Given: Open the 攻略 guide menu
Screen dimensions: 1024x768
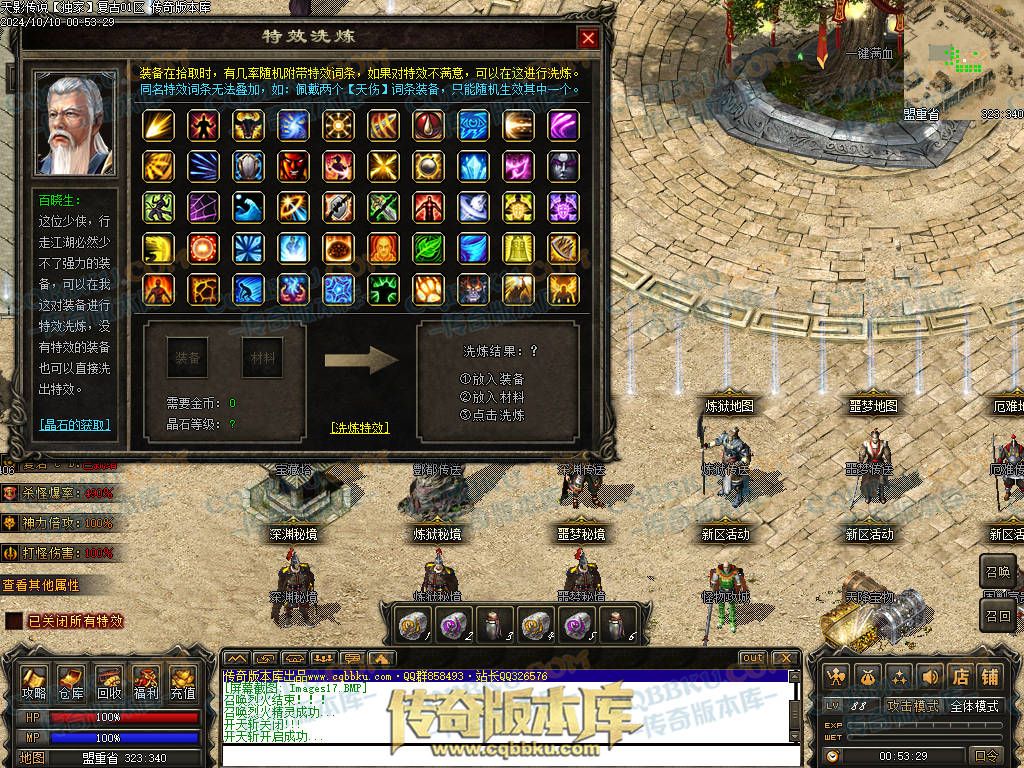Looking at the screenshot, I should click(x=34, y=682).
